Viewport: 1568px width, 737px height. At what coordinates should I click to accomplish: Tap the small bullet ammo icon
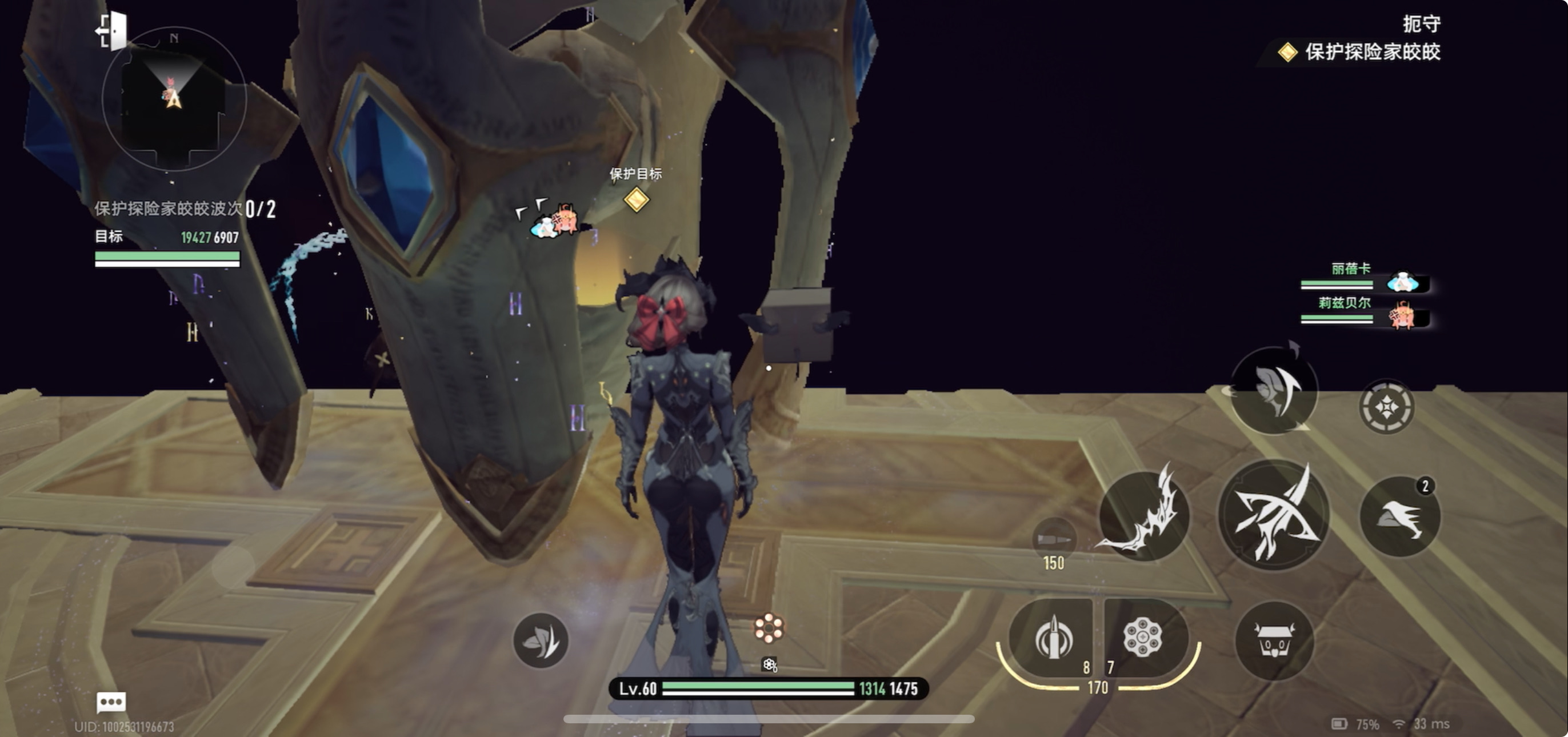[x=1054, y=539]
